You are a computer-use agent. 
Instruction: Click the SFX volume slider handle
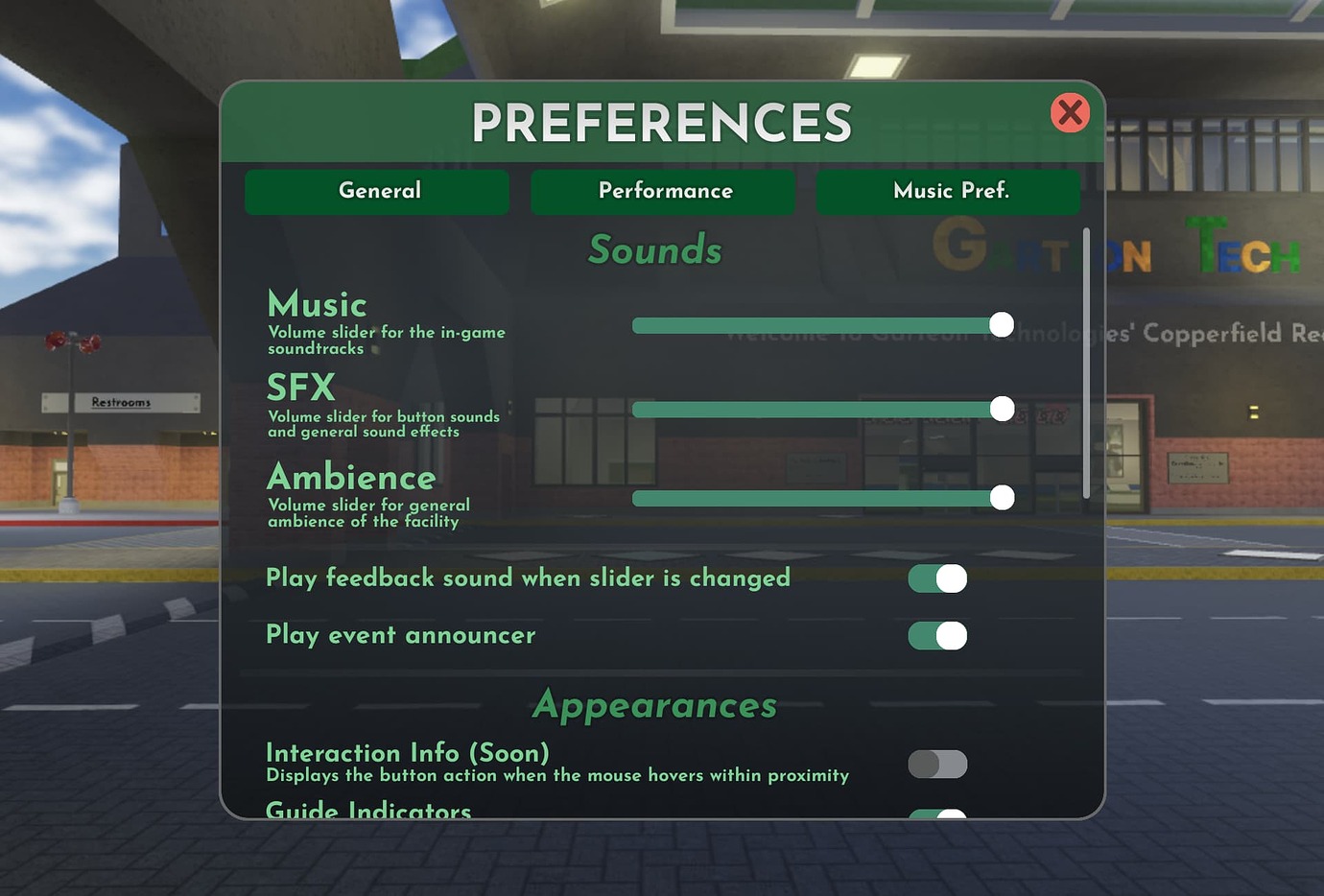(x=1002, y=409)
